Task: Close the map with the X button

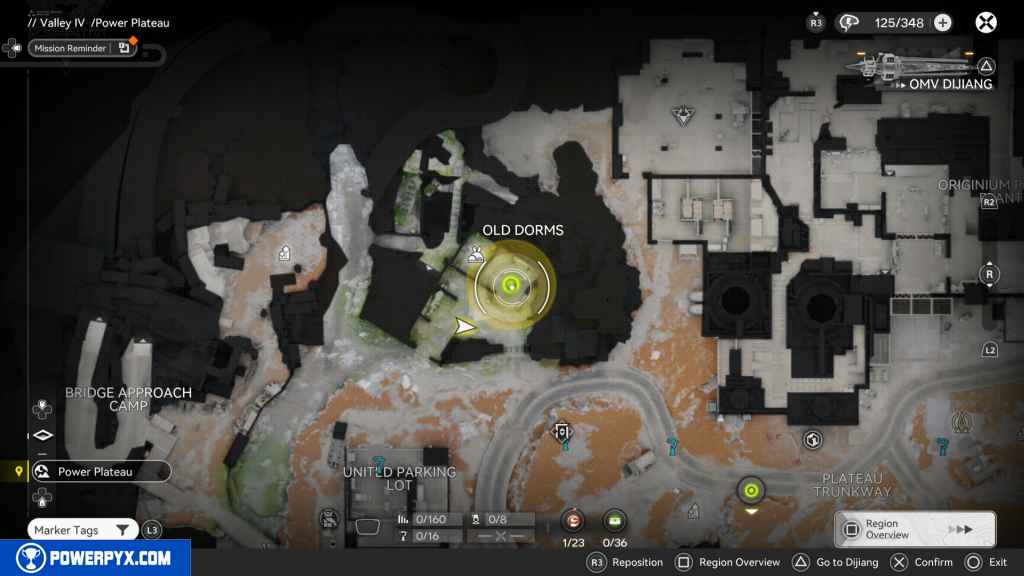Action: click(x=986, y=23)
